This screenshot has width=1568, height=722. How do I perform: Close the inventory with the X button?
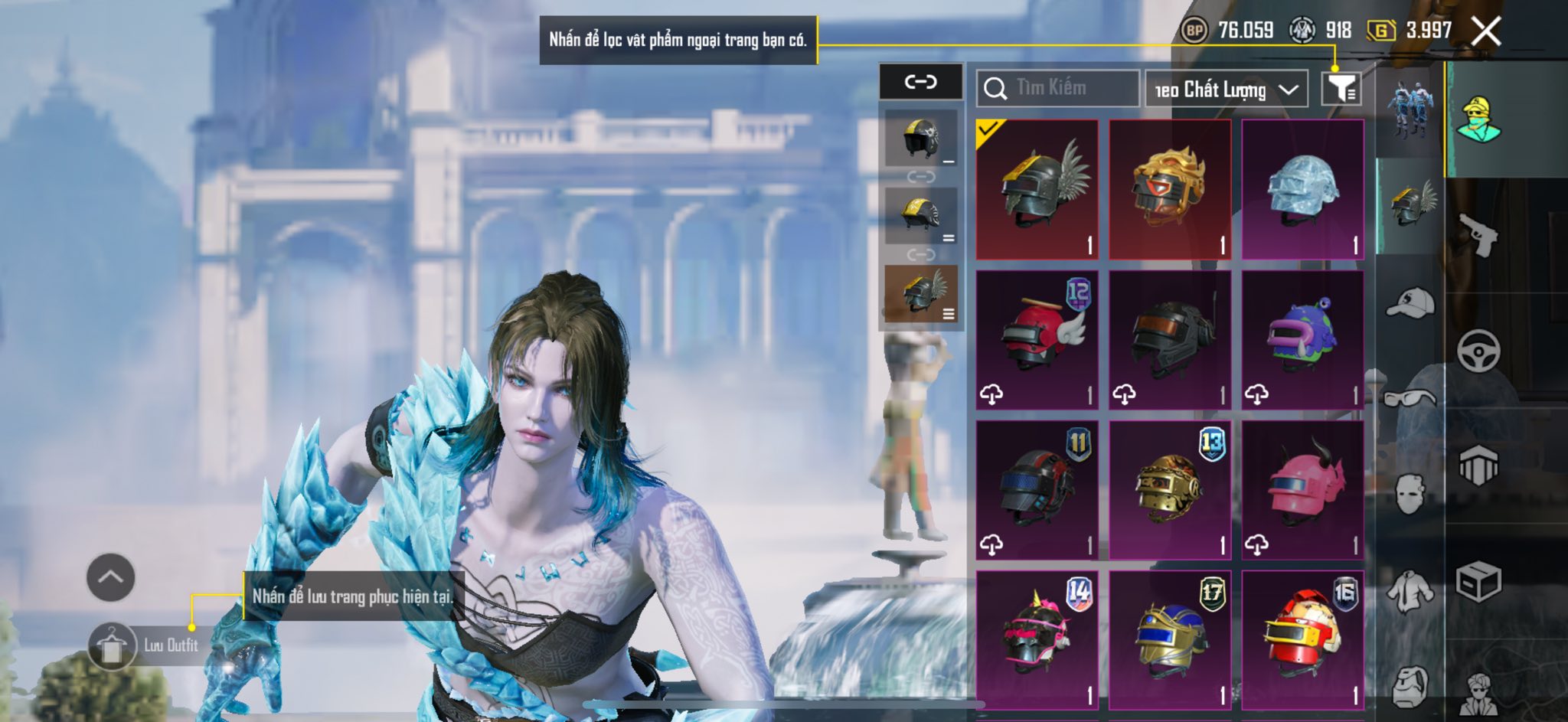click(1486, 31)
